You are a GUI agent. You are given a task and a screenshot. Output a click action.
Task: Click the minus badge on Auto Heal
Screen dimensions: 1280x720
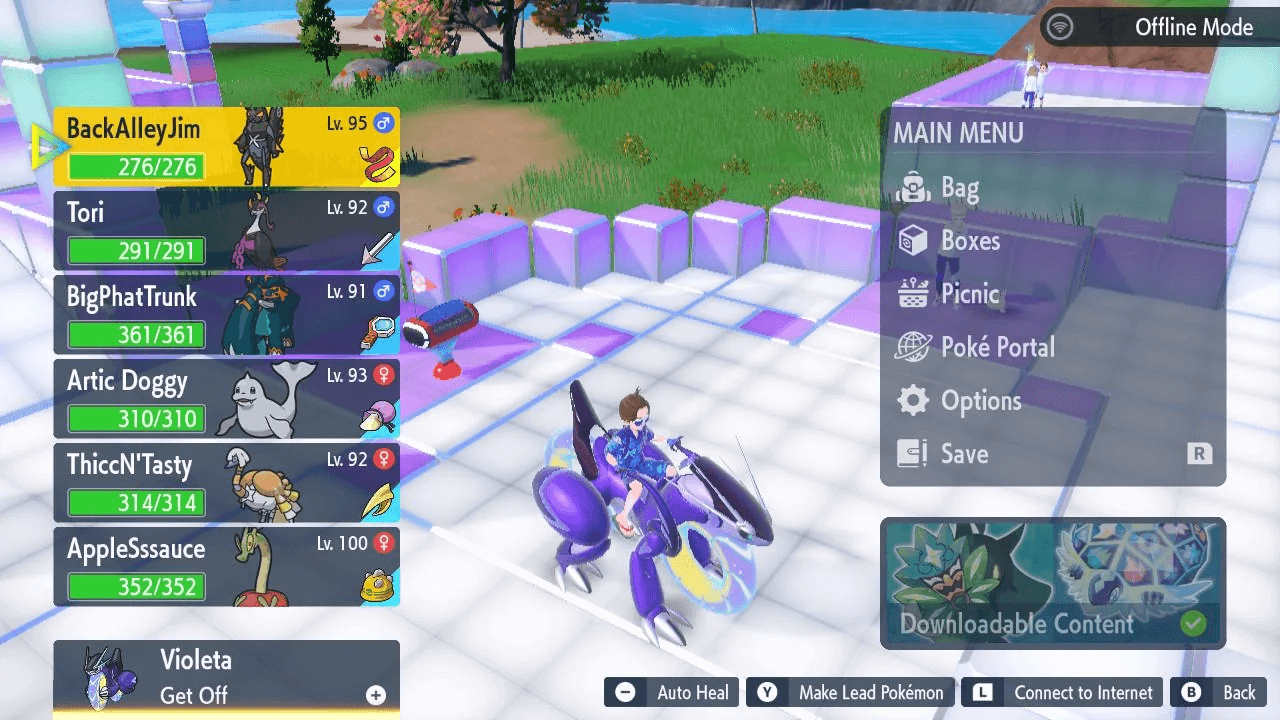pos(626,692)
